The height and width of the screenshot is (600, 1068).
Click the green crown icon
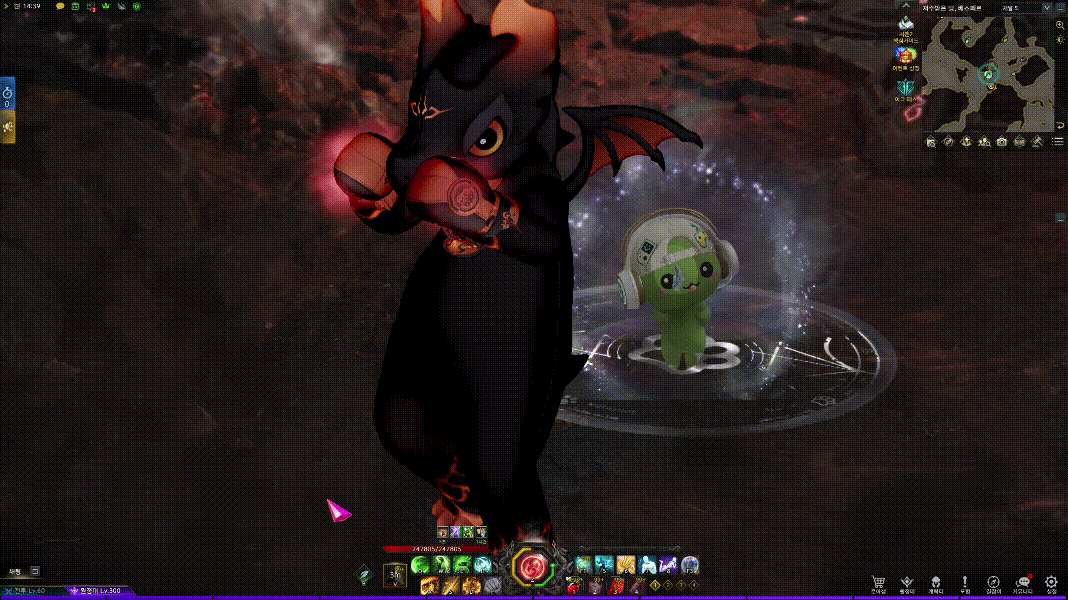[105, 6]
